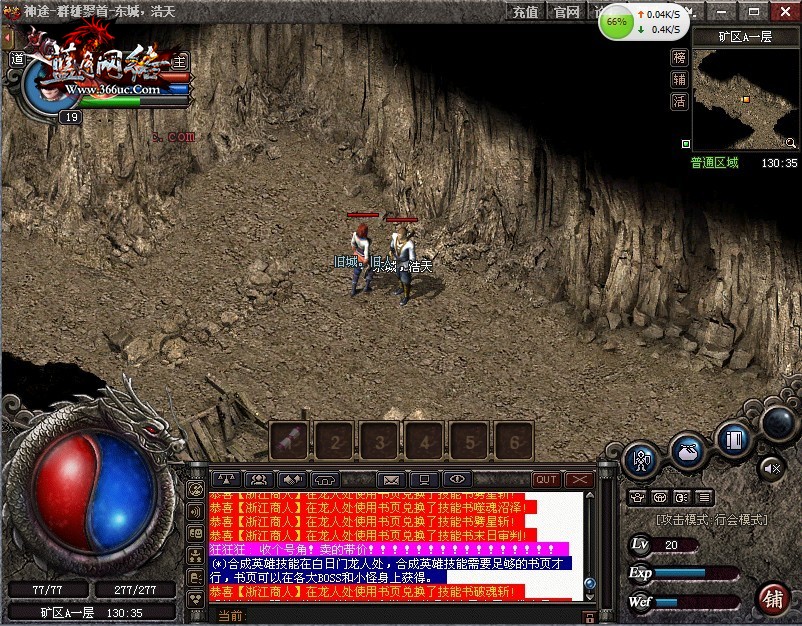The width and height of the screenshot is (802, 626).
Task: Open the skill book round button
Action: tap(734, 440)
